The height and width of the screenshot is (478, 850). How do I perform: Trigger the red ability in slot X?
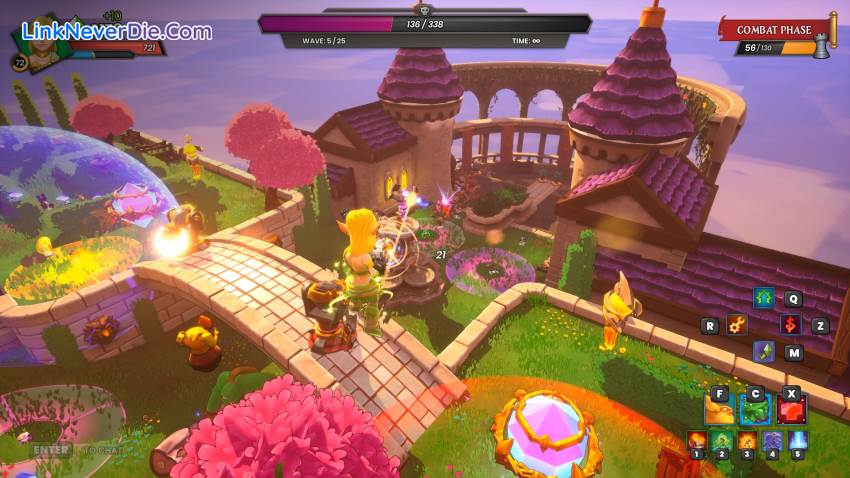[791, 408]
